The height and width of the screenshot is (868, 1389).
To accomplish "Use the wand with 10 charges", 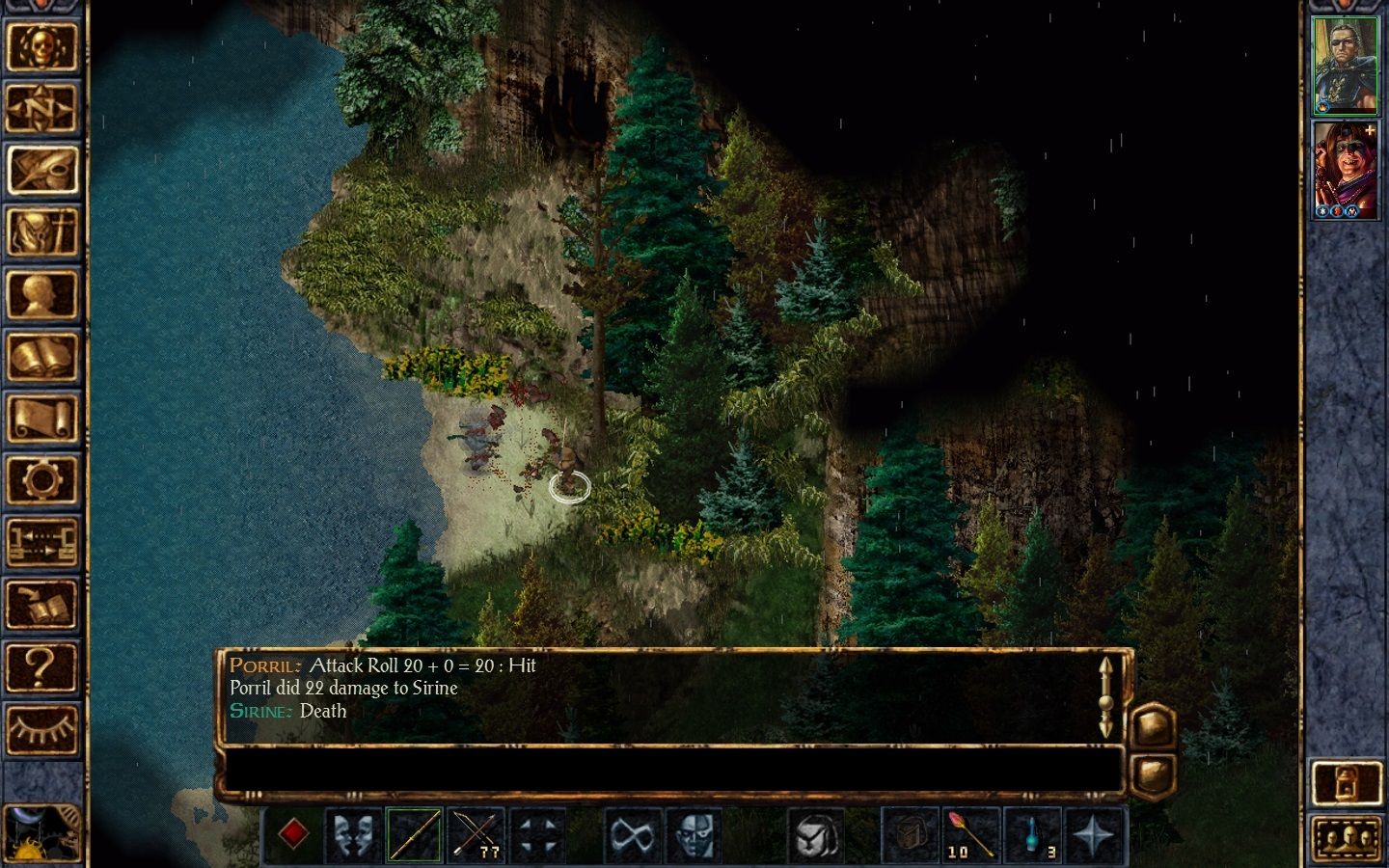I will tap(971, 834).
